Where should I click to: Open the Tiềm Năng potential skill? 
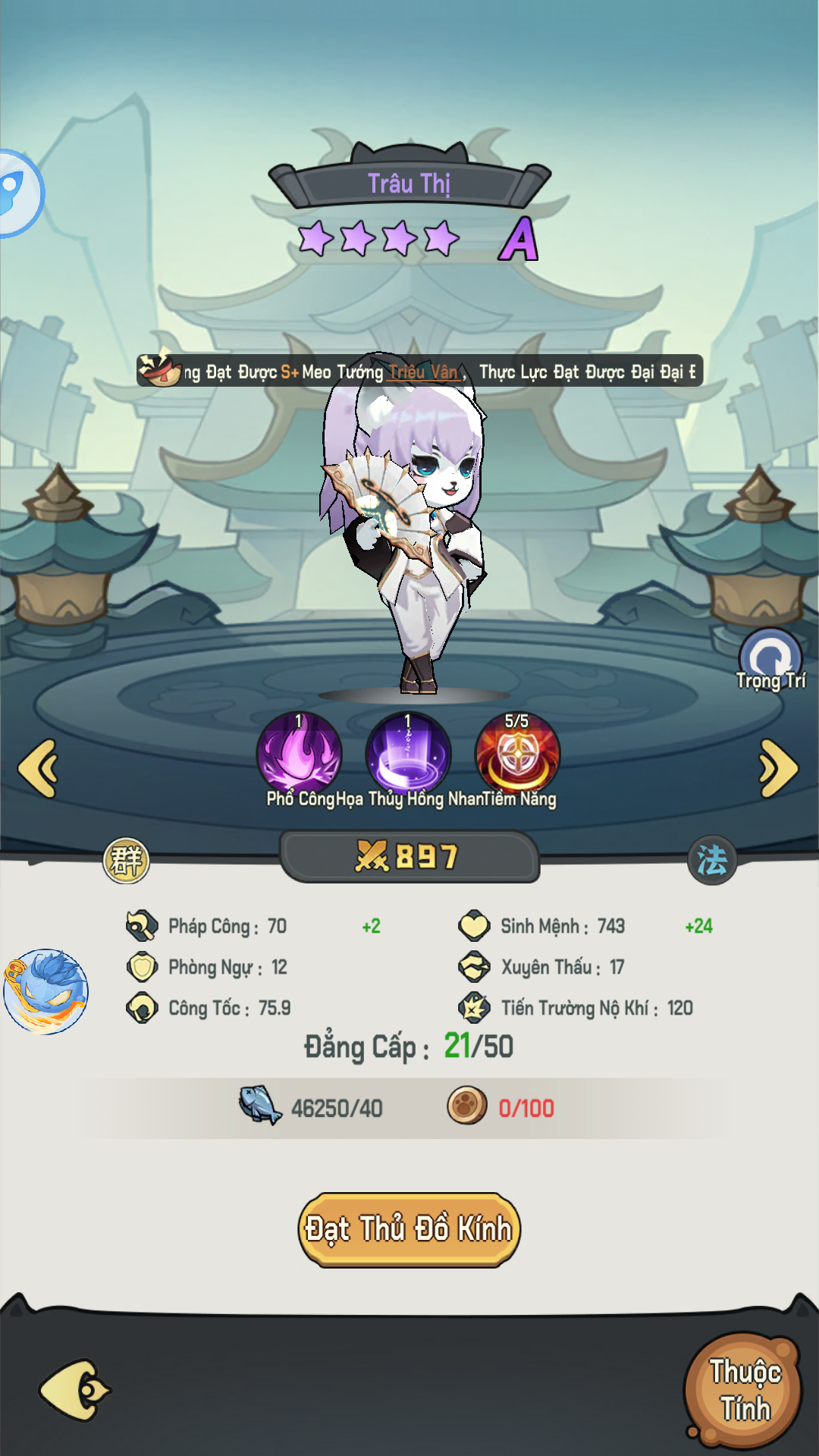[x=517, y=754]
